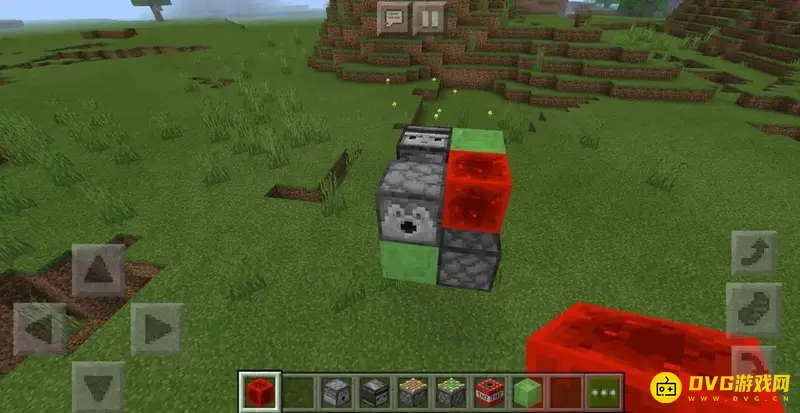The image size is (800, 413).
Task: Select the TNT block in hotbar
Action: pos(488,391)
